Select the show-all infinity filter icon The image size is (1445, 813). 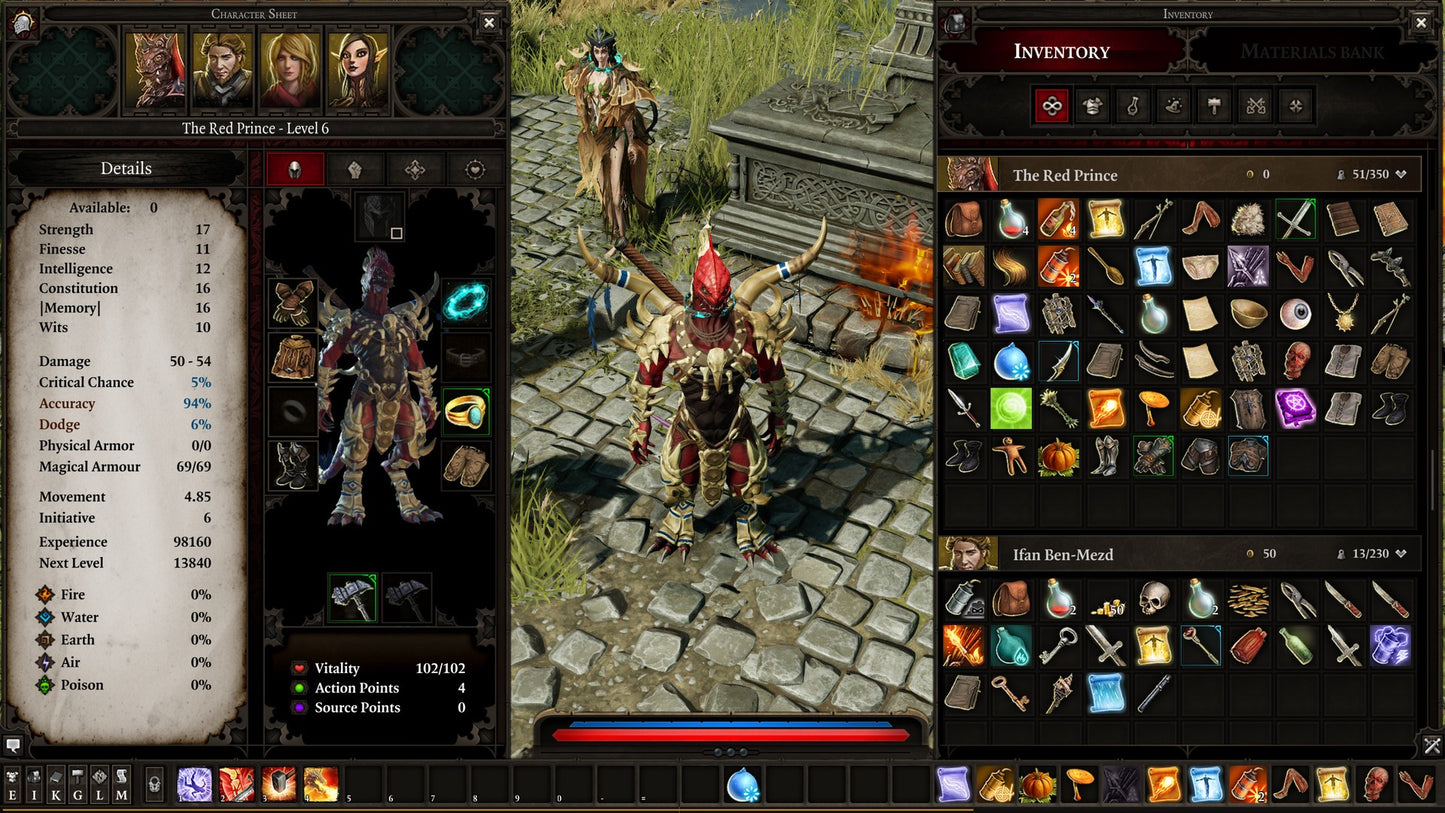[1051, 105]
